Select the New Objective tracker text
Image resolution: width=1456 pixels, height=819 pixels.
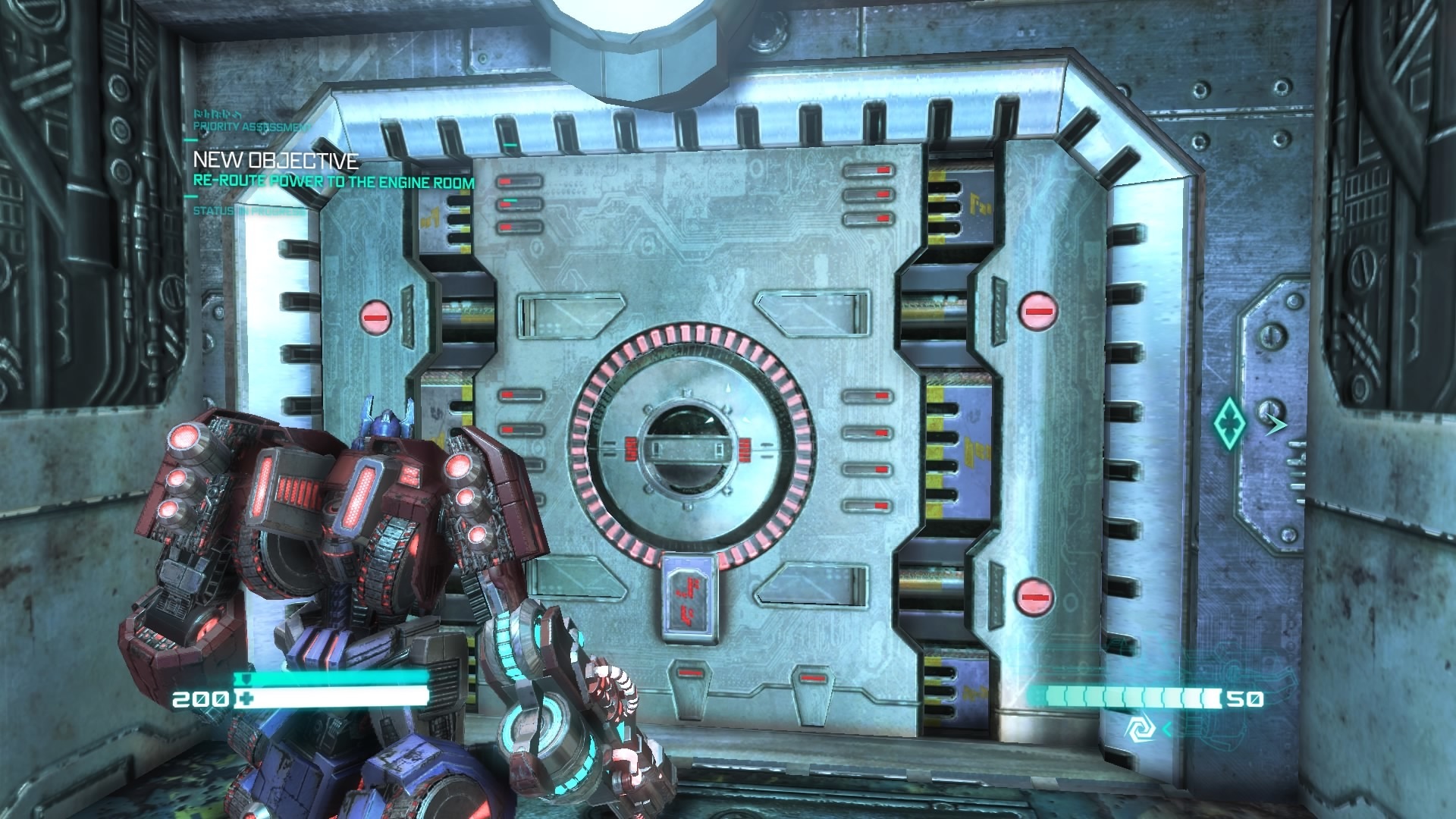[x=276, y=161]
